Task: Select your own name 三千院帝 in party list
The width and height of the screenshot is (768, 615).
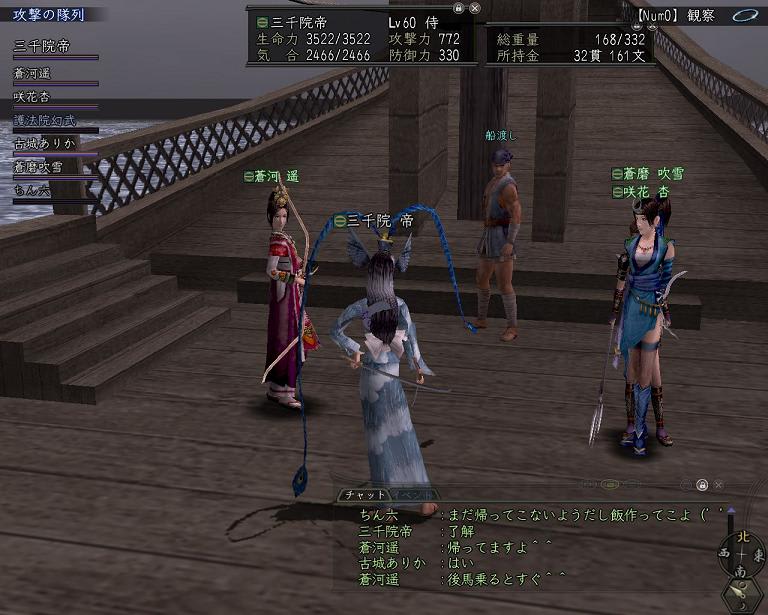Action: click(41, 47)
